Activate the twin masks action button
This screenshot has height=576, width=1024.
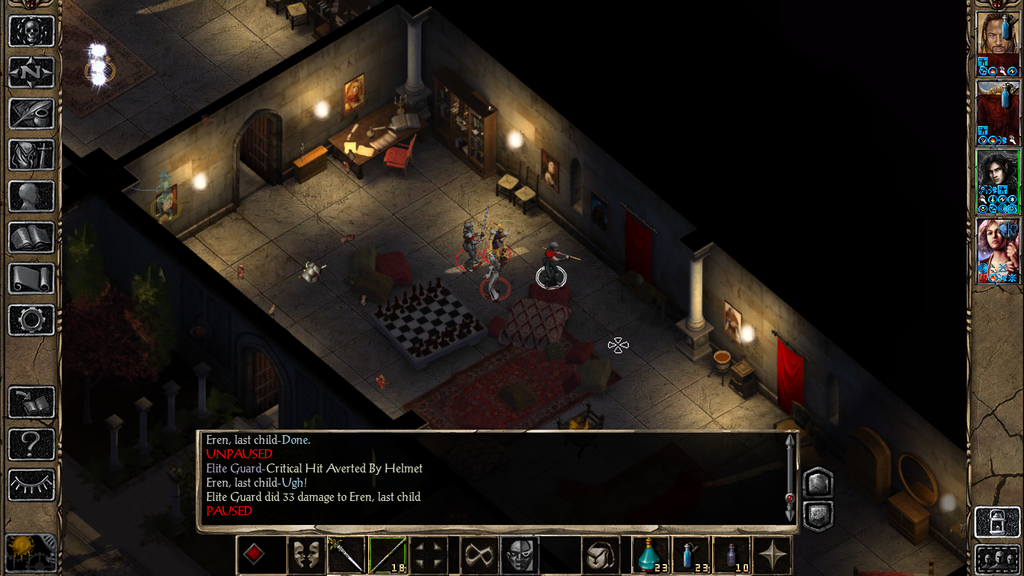[x=305, y=555]
